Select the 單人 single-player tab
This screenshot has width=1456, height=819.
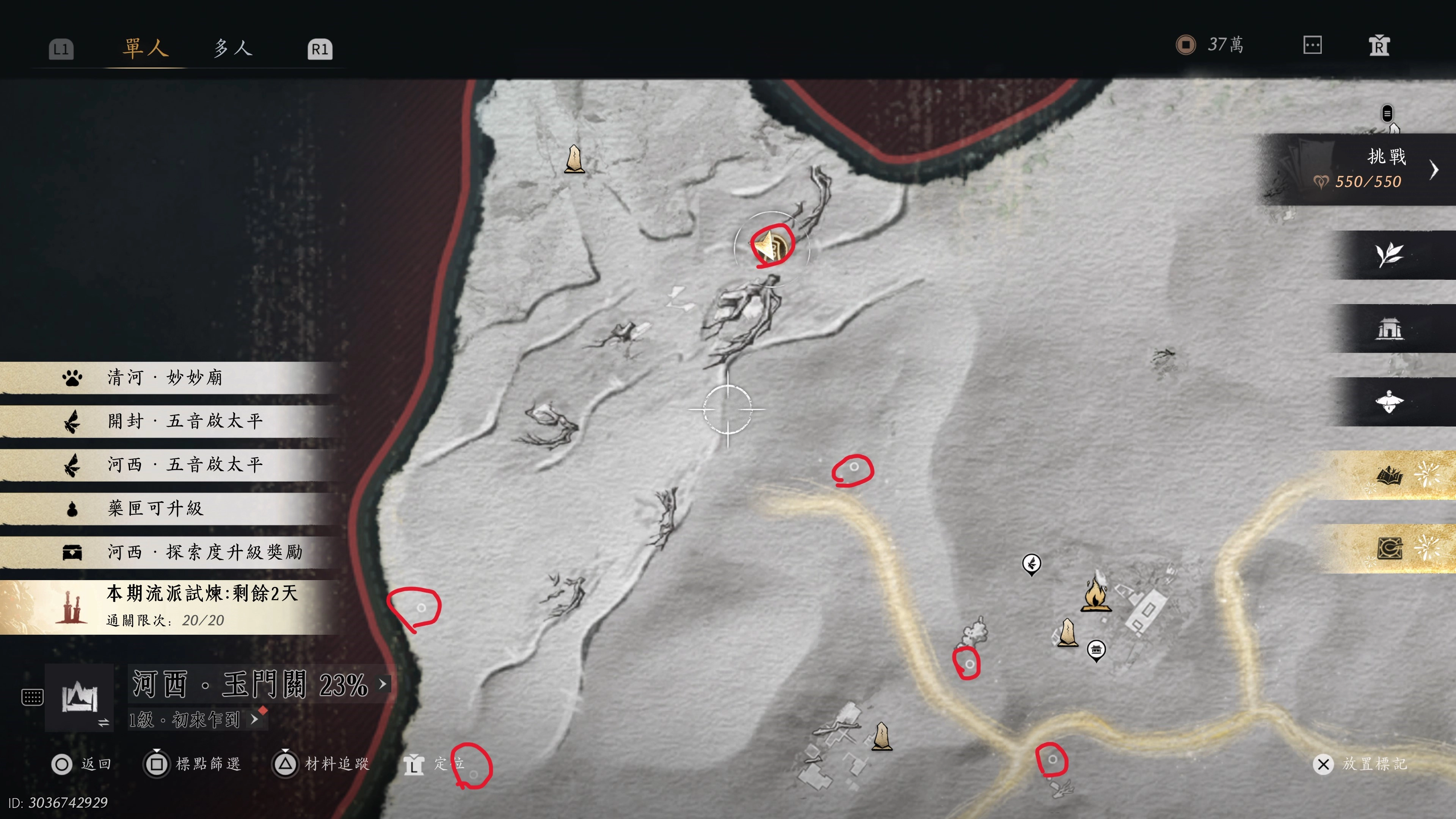[x=146, y=48]
